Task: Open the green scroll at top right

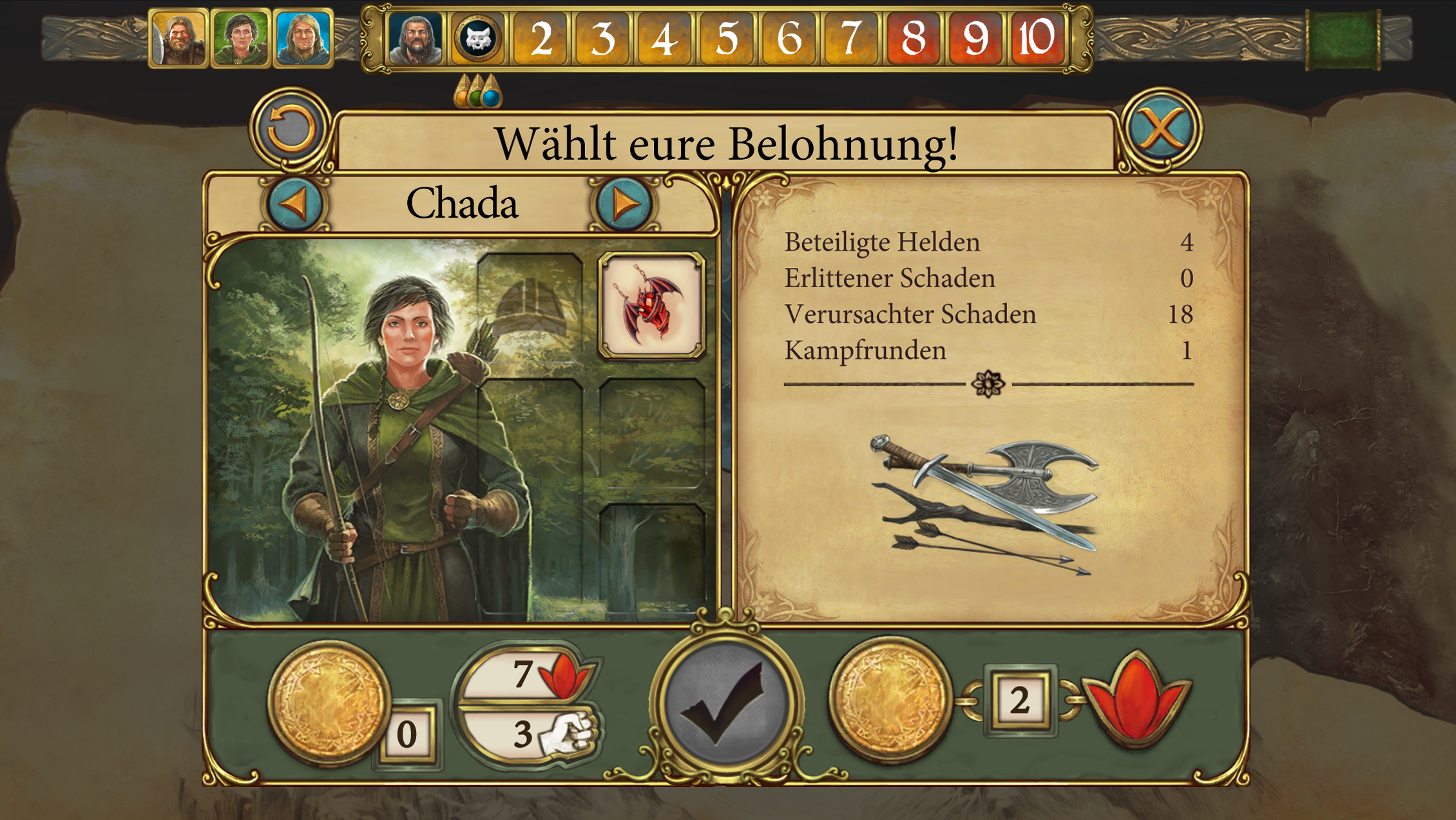Action: 1343,39
